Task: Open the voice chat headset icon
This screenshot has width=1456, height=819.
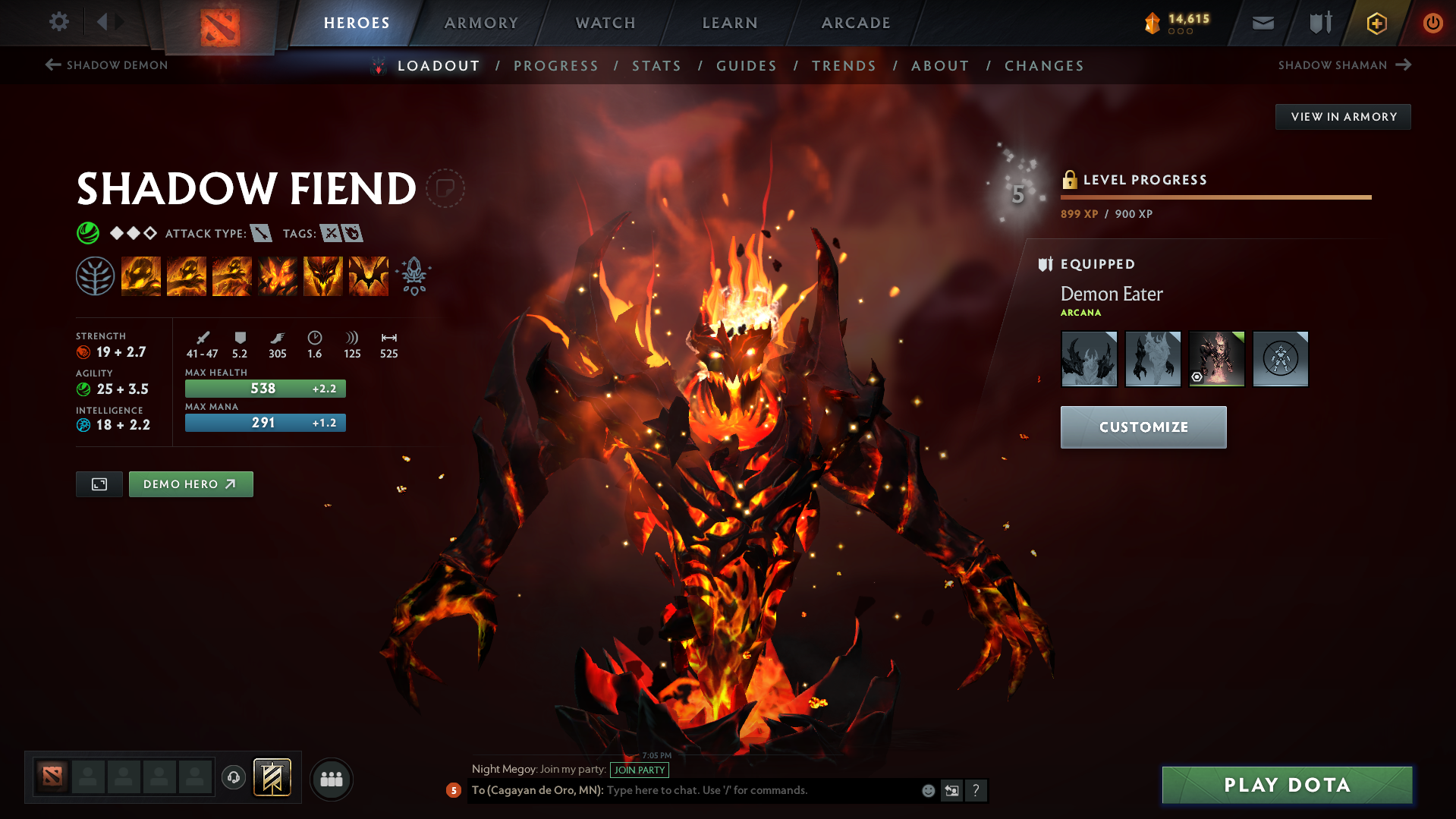Action: tap(233, 778)
